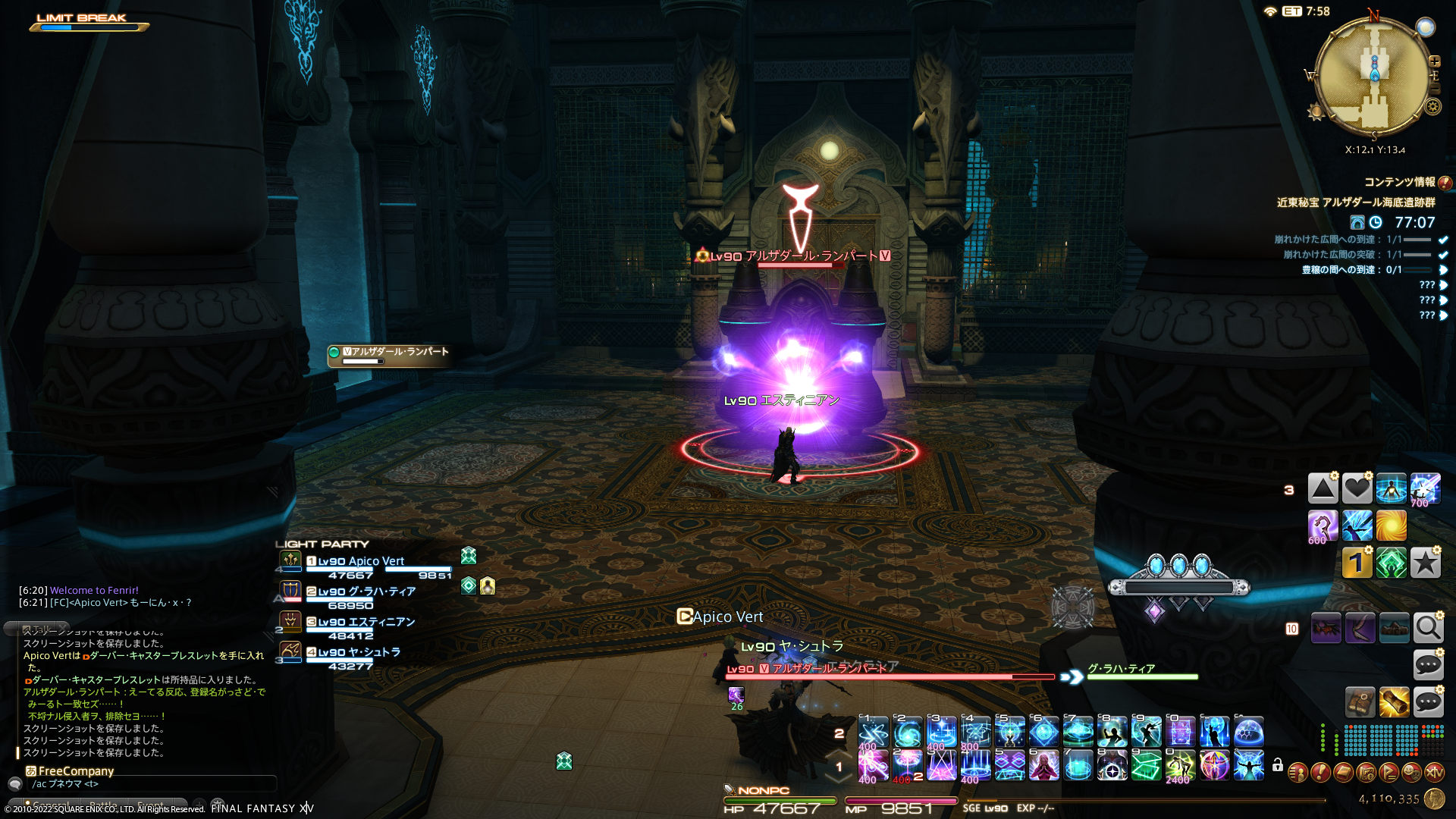Image resolution: width=1456 pixels, height=819 pixels.
Task: Activate the hexagon dome shield ability
Action: point(1248,732)
